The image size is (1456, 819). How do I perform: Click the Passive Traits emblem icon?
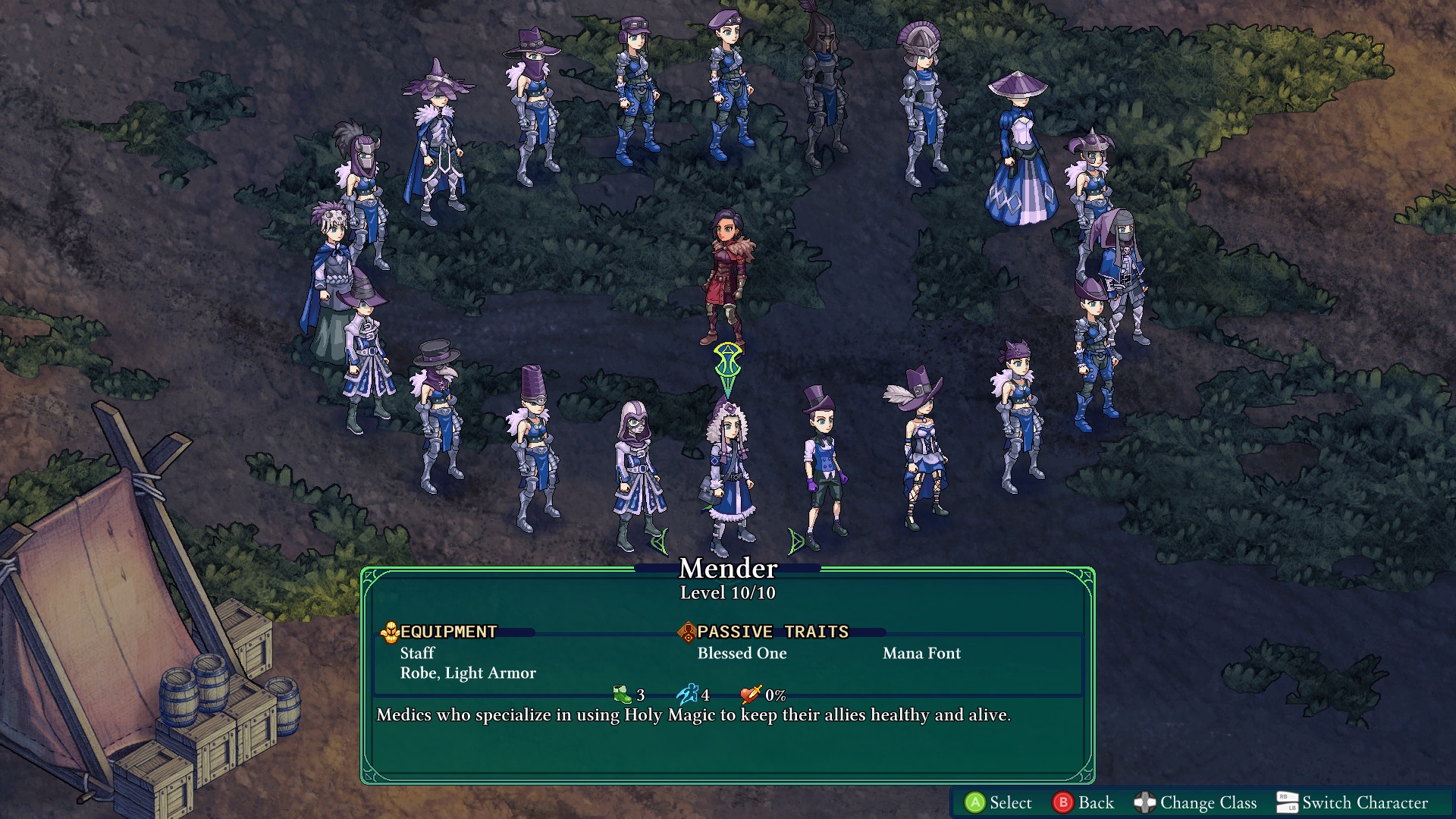pos(688,631)
